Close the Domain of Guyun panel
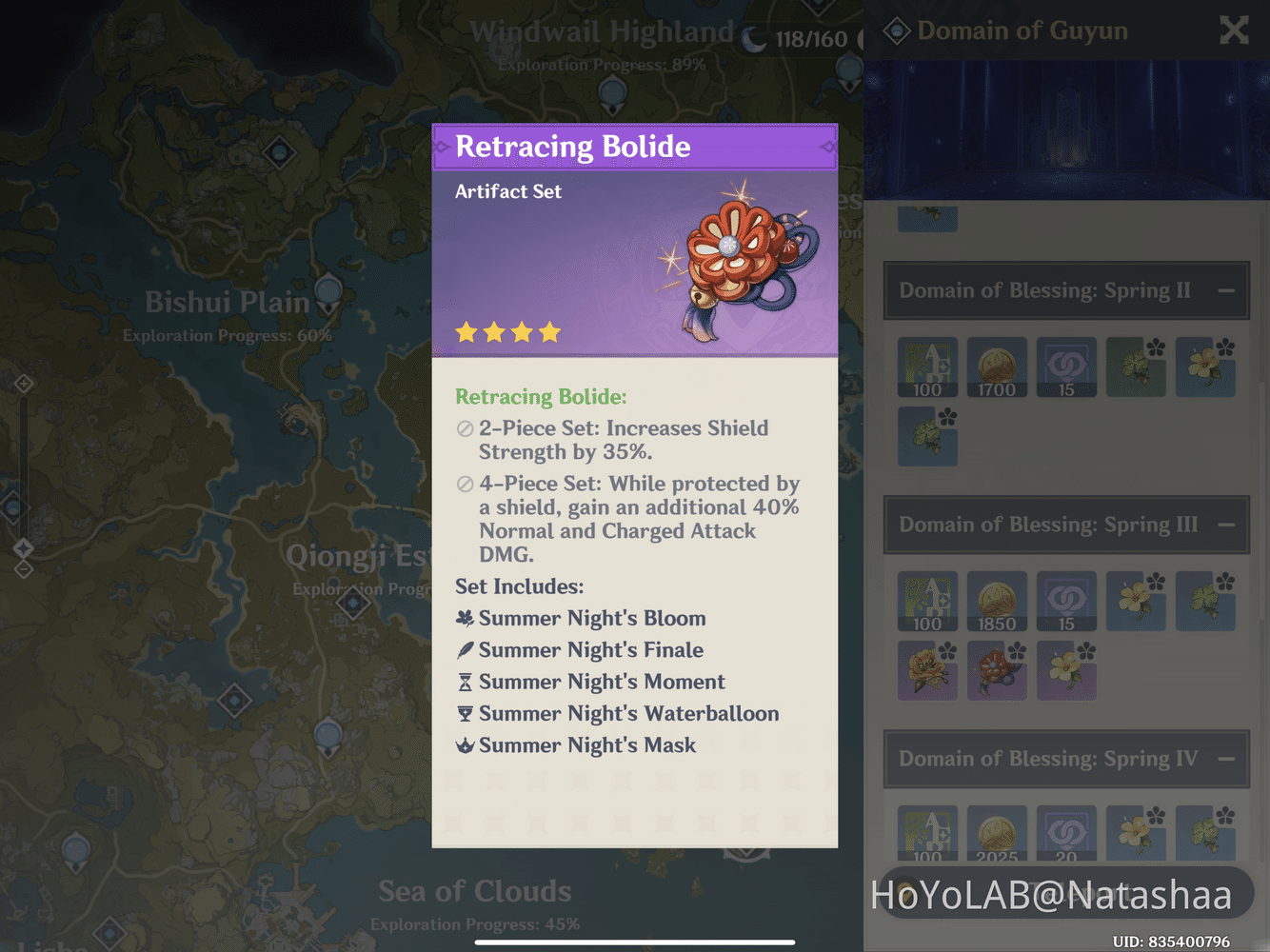Viewport: 1270px width, 952px height. (1234, 30)
